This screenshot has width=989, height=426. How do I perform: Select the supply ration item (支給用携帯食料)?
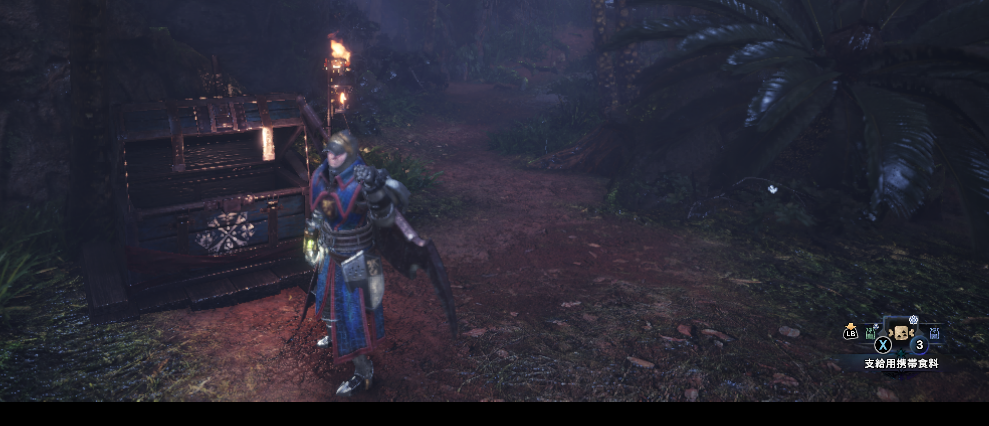(x=902, y=333)
